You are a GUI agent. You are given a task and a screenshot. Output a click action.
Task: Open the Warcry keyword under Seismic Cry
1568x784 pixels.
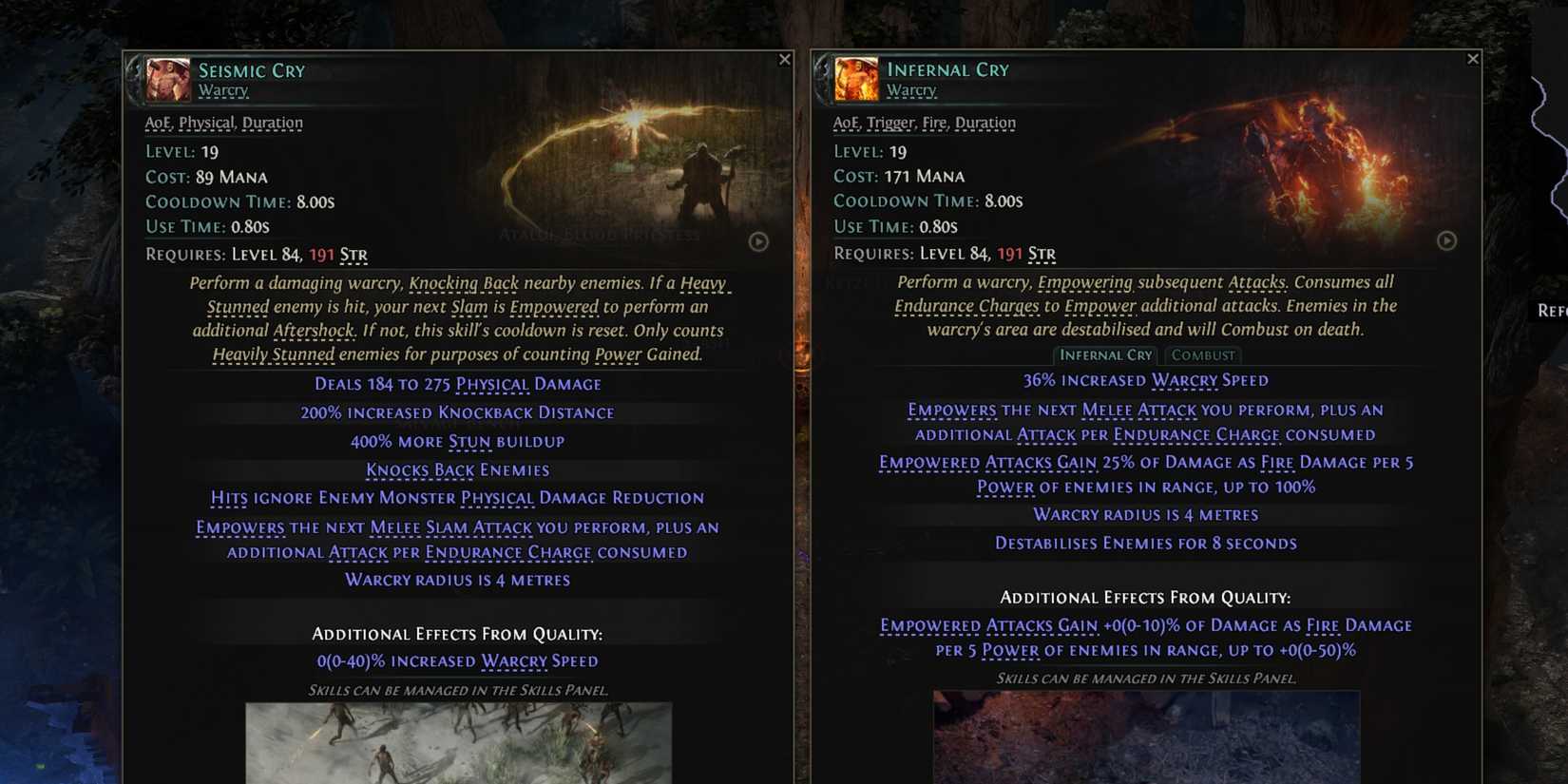pos(223,89)
